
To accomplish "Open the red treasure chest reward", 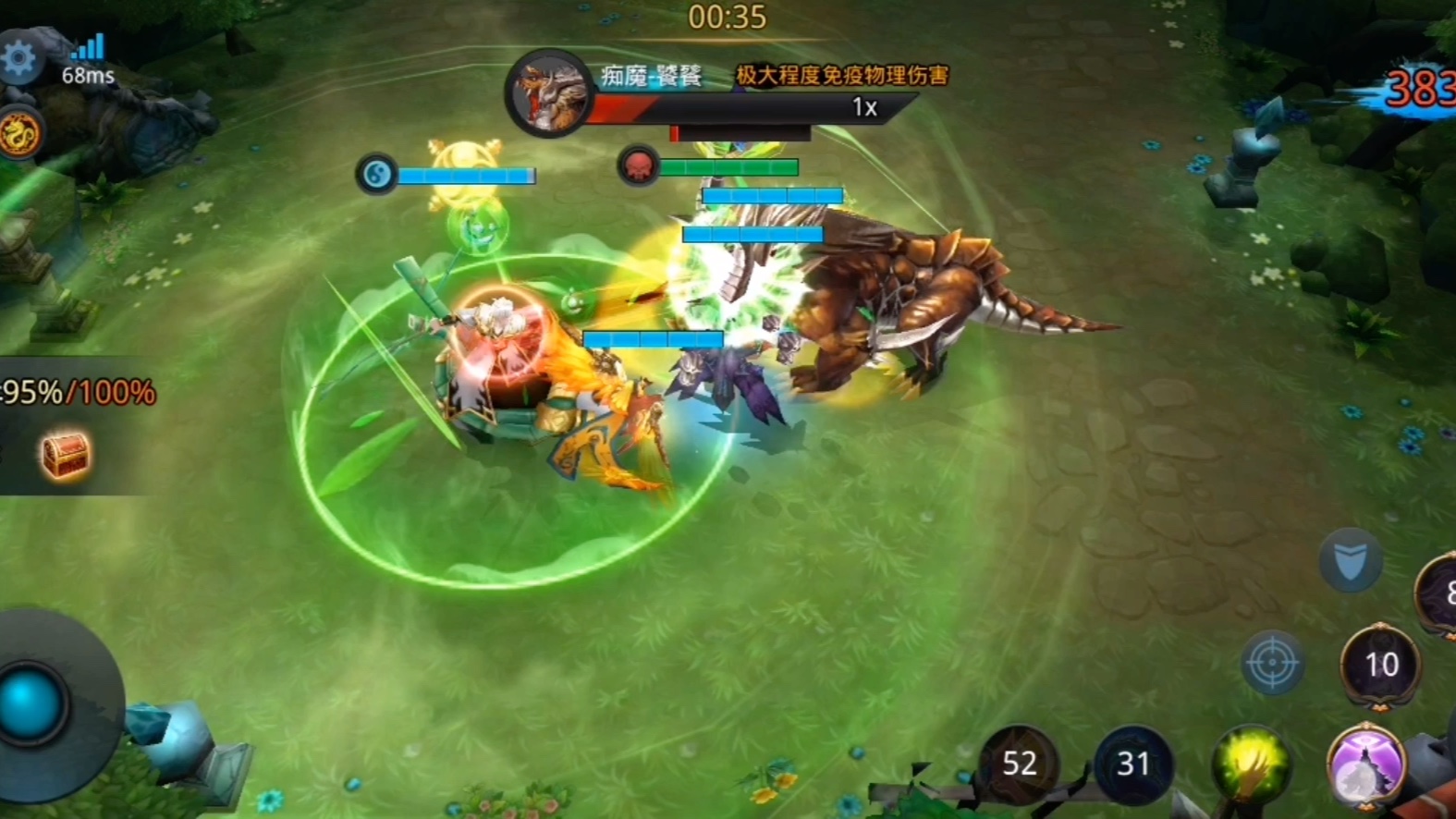I will [65, 455].
